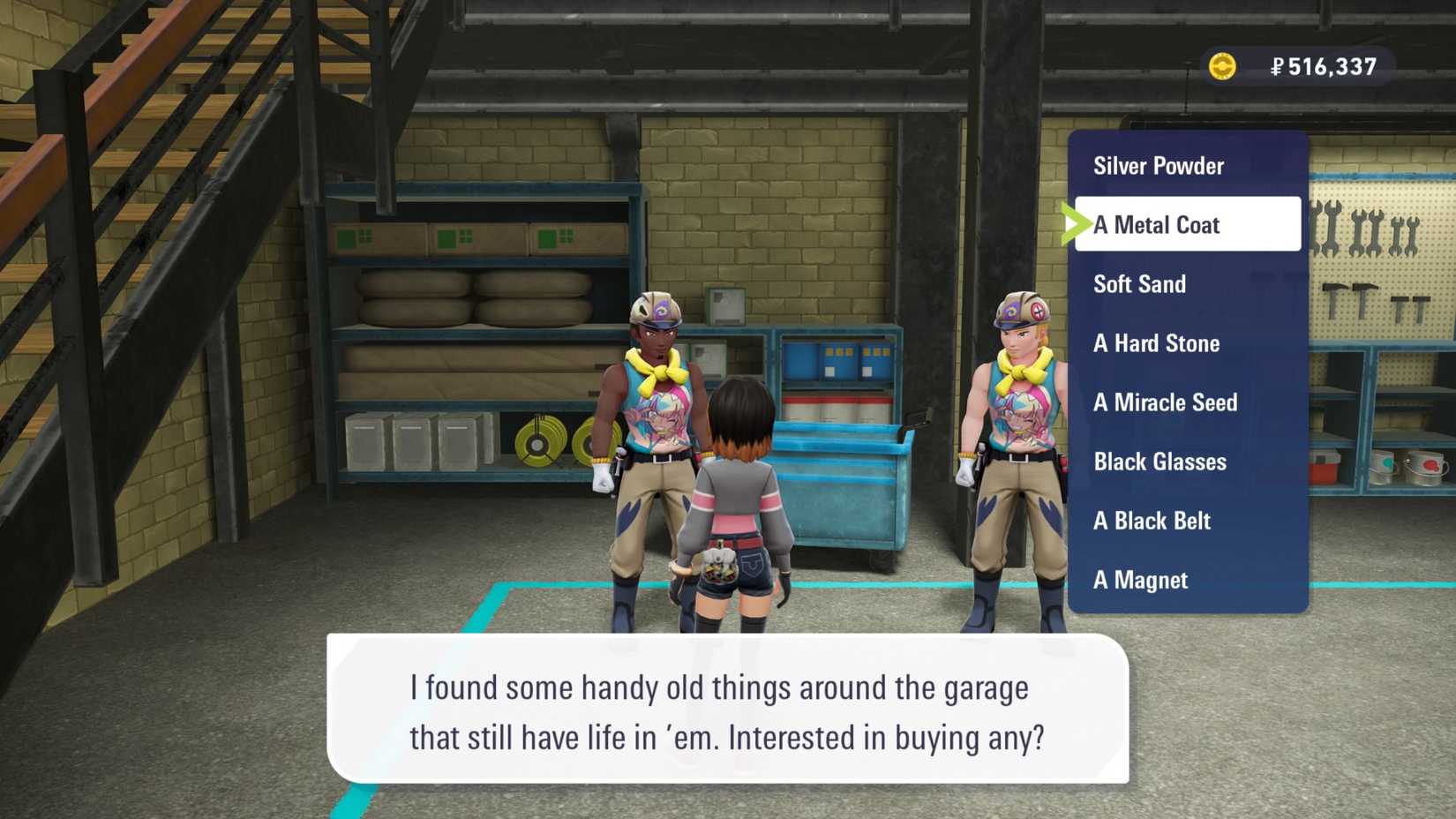Screen dimensions: 1456x819
Task: Choose A Hard Stone in the list
Action: click(x=1157, y=343)
